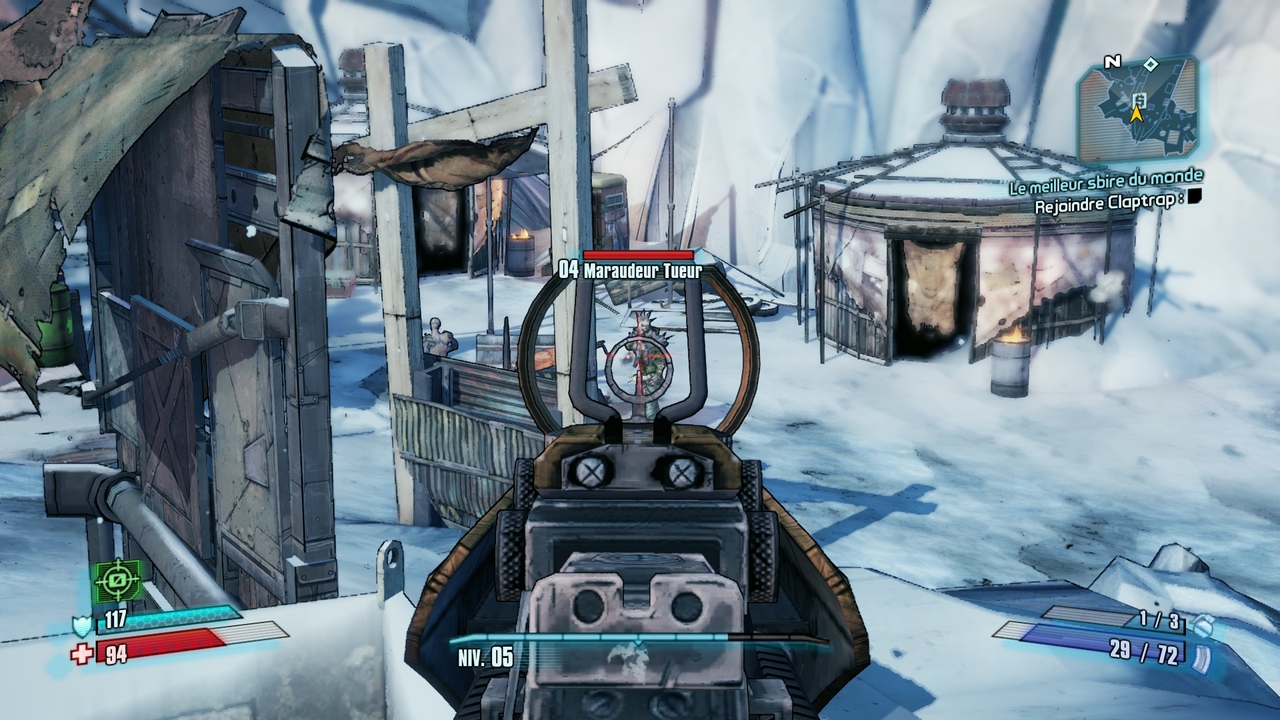Screen dimensions: 1280x720
Task: Open the minimap in the corner
Action: (x=1137, y=108)
